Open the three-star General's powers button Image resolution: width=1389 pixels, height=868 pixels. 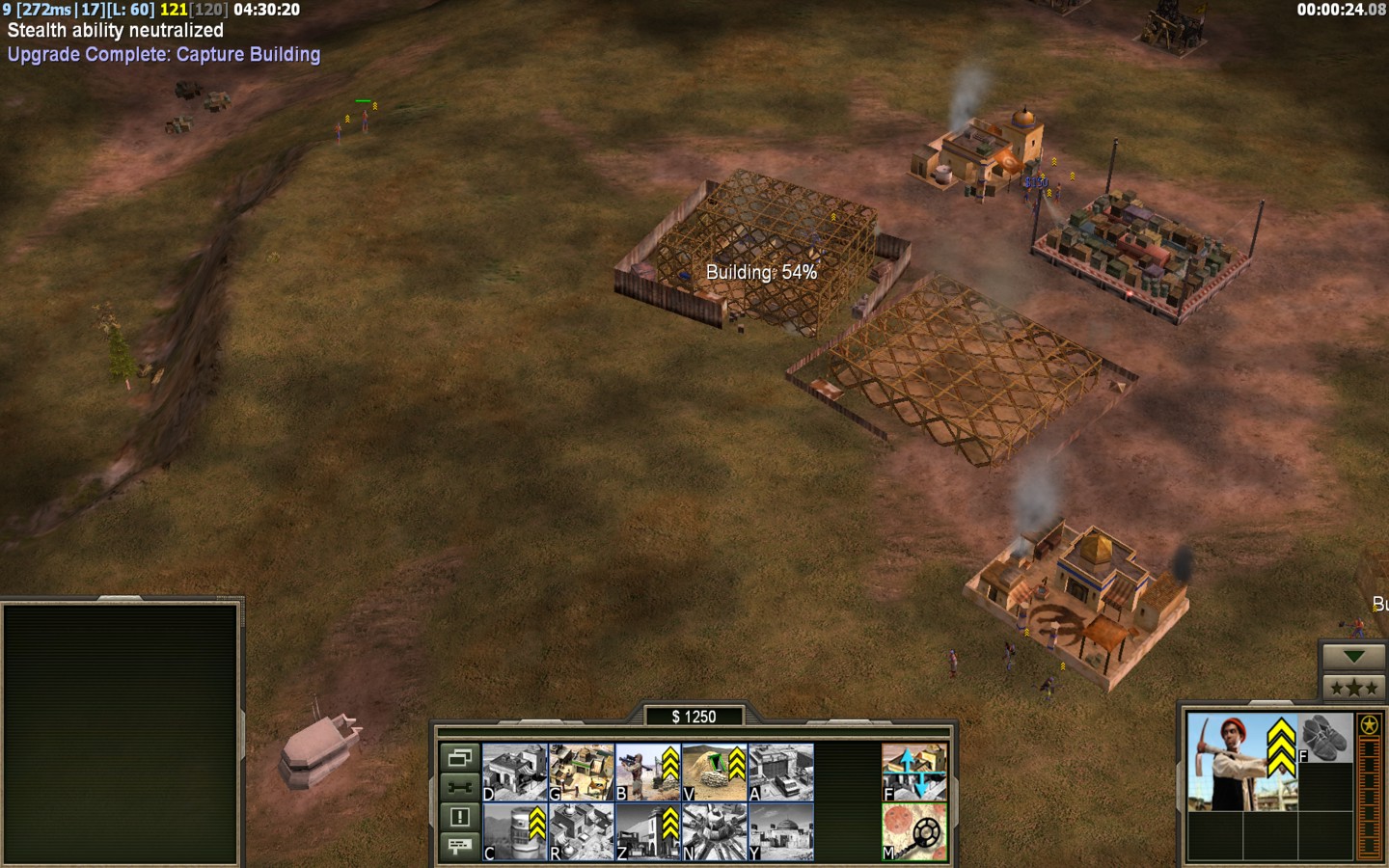(x=1353, y=688)
